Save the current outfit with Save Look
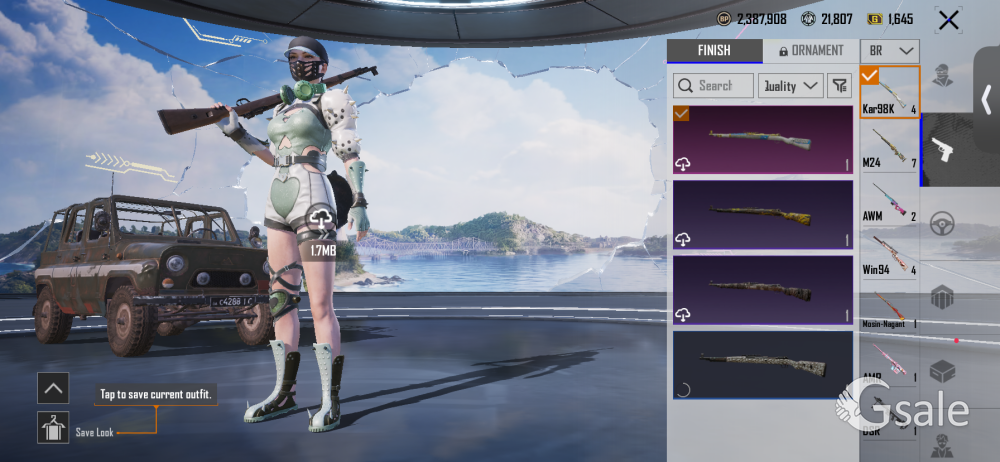The width and height of the screenshot is (1000, 462). pyautogui.click(x=52, y=427)
